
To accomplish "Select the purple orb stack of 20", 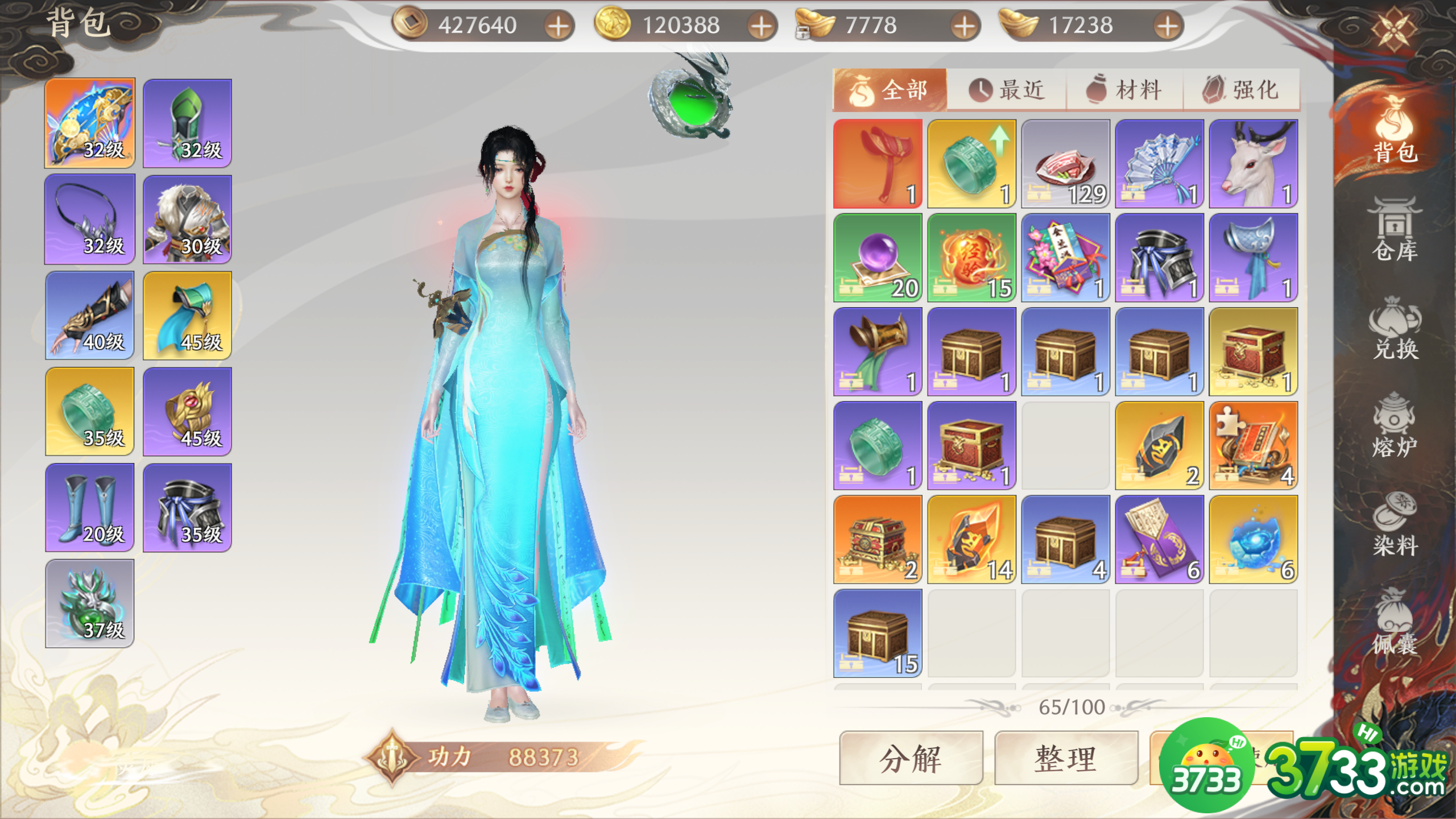I will 878,258.
